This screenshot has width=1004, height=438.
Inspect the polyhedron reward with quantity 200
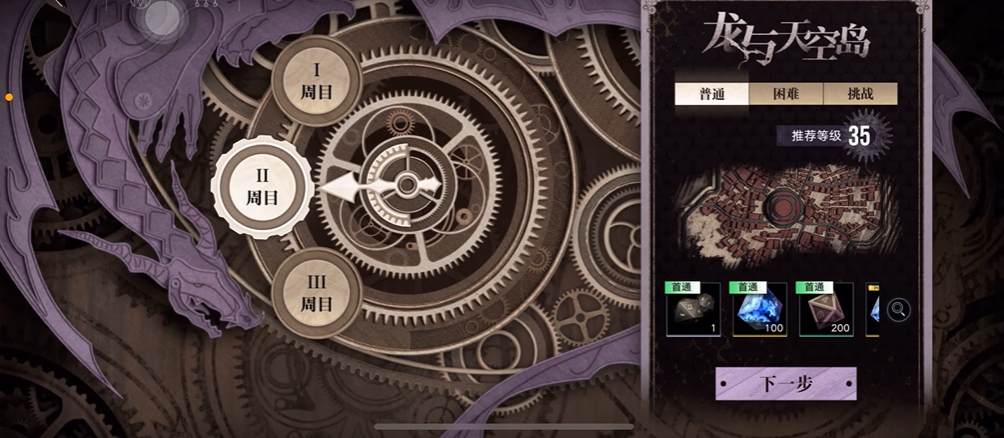(x=825, y=310)
